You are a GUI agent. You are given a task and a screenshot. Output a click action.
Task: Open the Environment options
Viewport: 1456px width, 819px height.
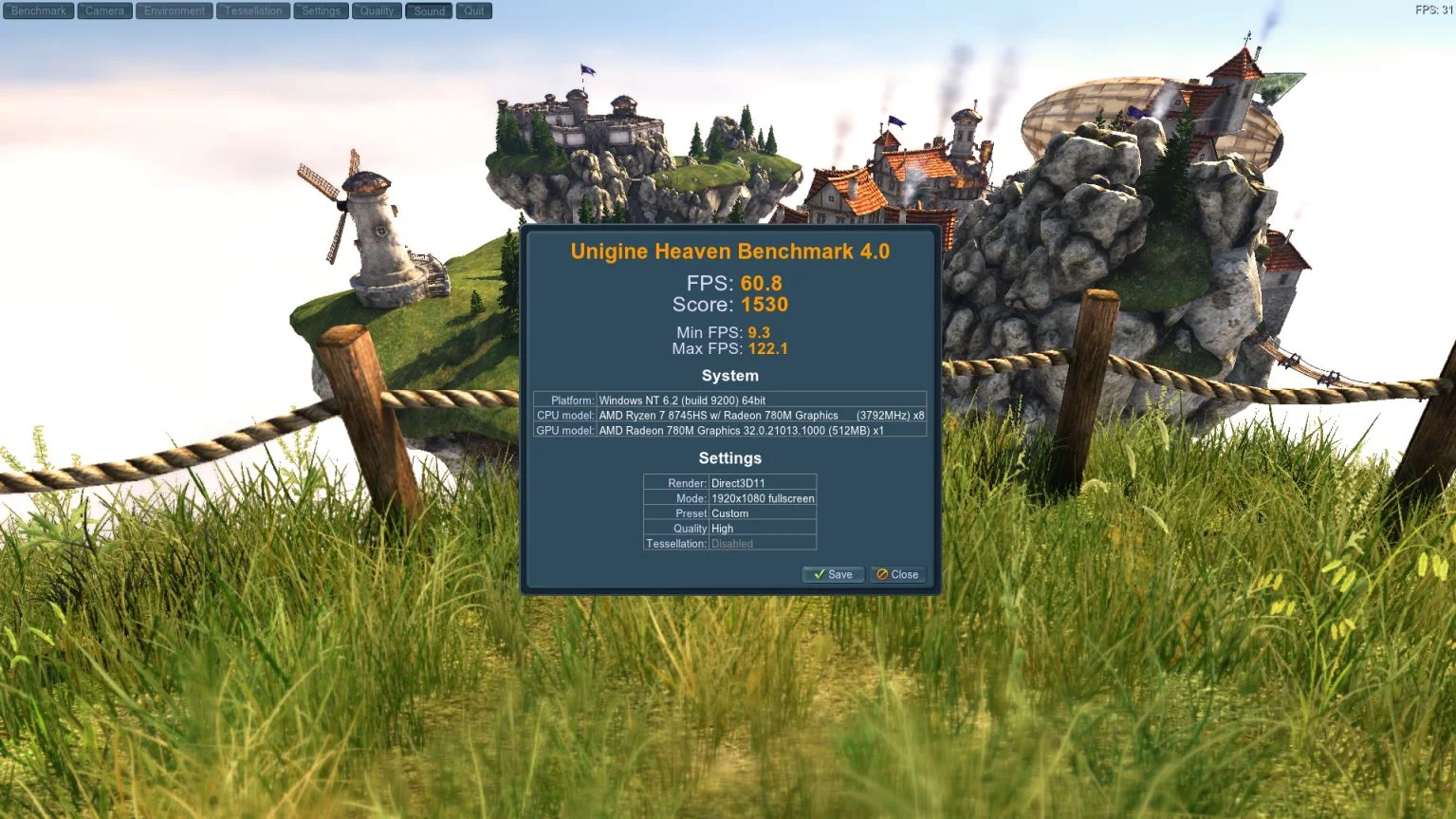(175, 11)
